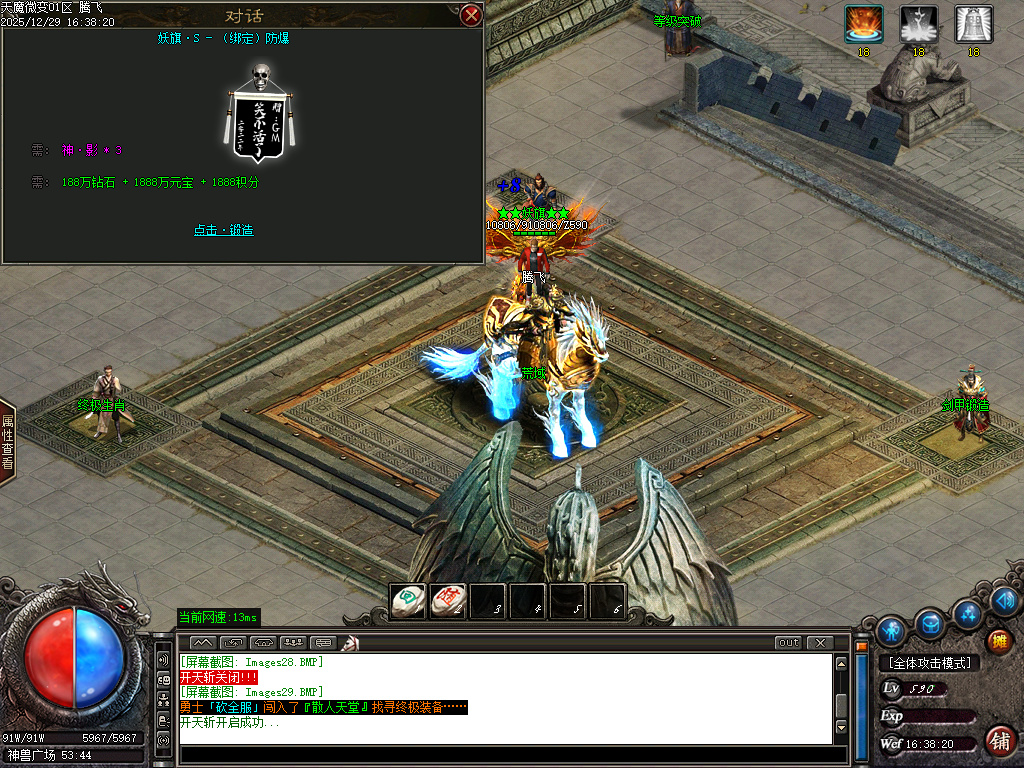Select the green 回 stone hotbar slot
1024x768 pixels.
[x=407, y=600]
